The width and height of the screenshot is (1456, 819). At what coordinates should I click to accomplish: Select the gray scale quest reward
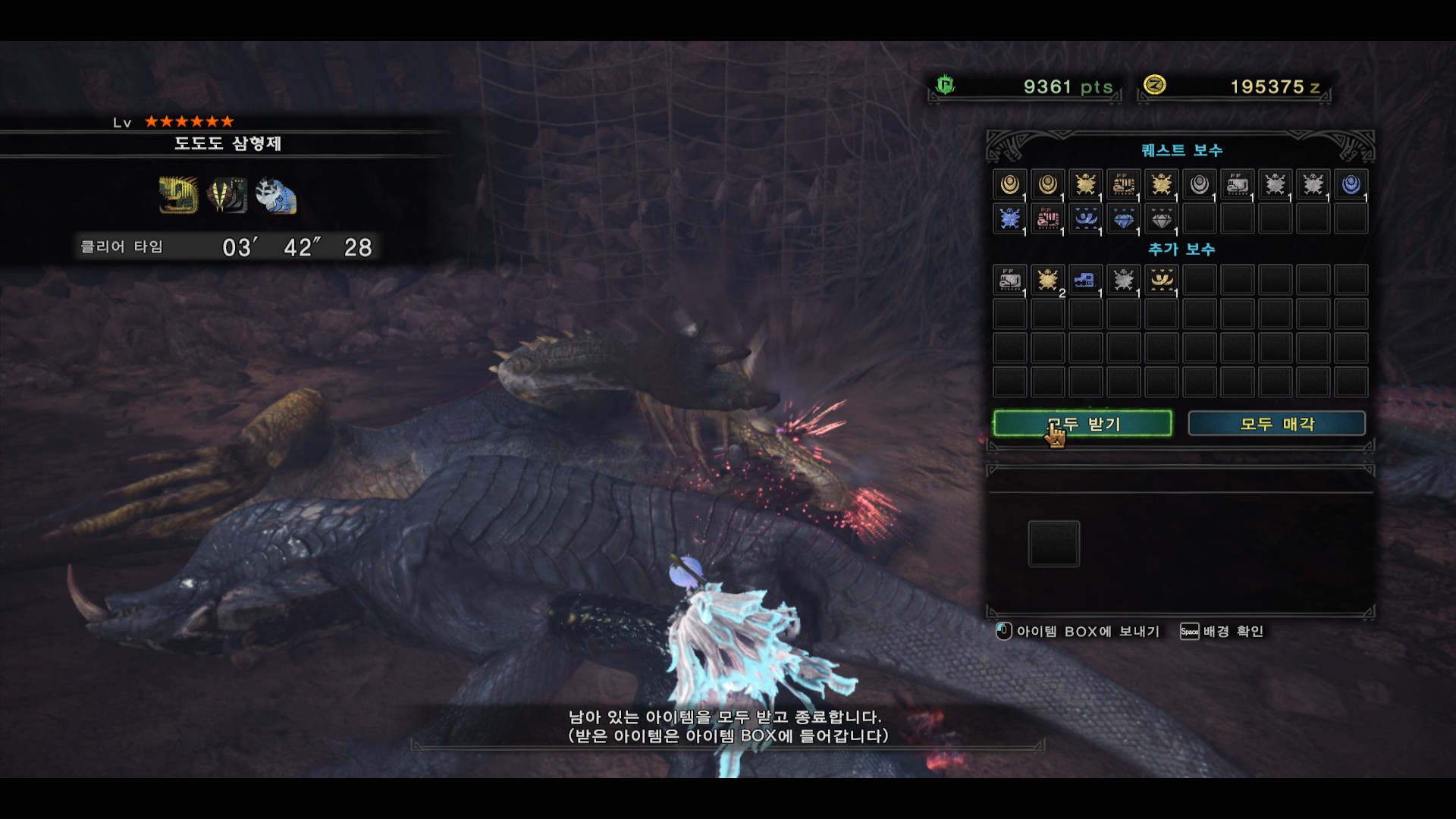tap(1199, 184)
